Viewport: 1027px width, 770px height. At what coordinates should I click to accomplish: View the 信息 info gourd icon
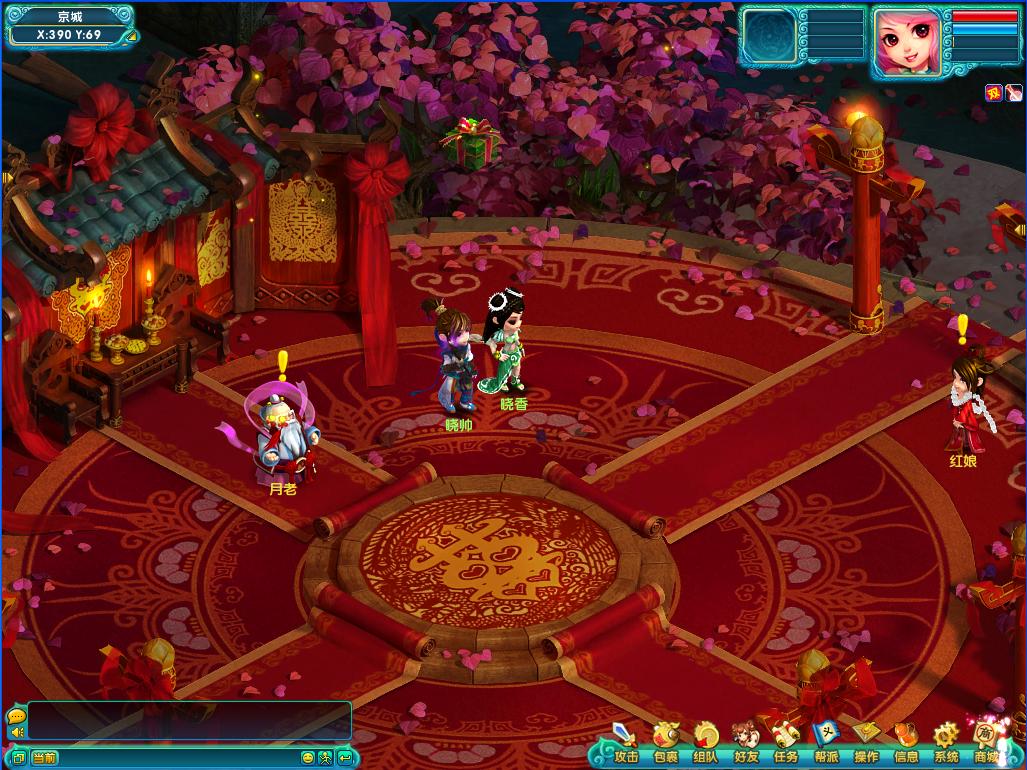click(906, 741)
